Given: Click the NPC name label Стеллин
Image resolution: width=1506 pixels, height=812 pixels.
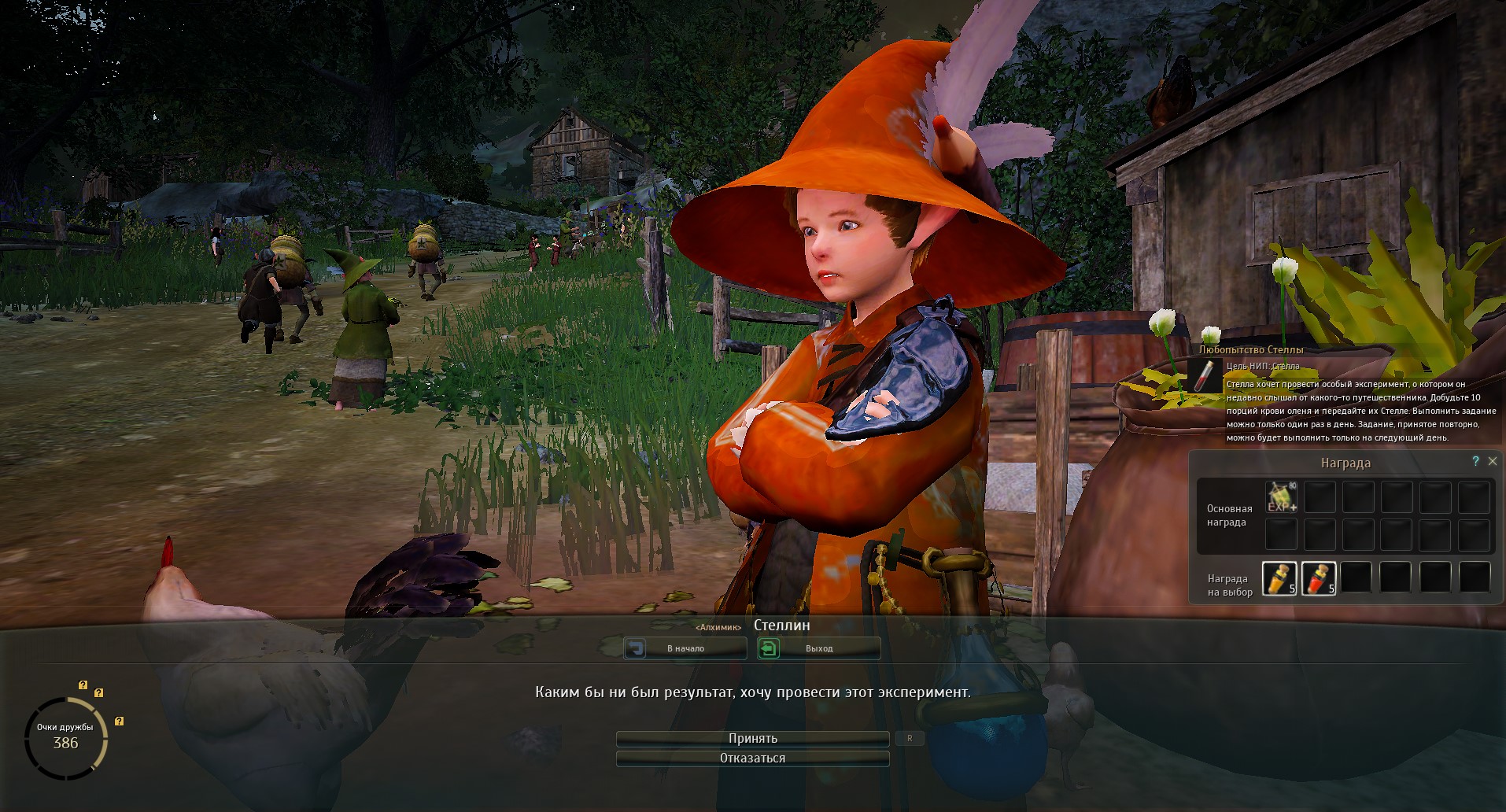Looking at the screenshot, I should coord(783,626).
